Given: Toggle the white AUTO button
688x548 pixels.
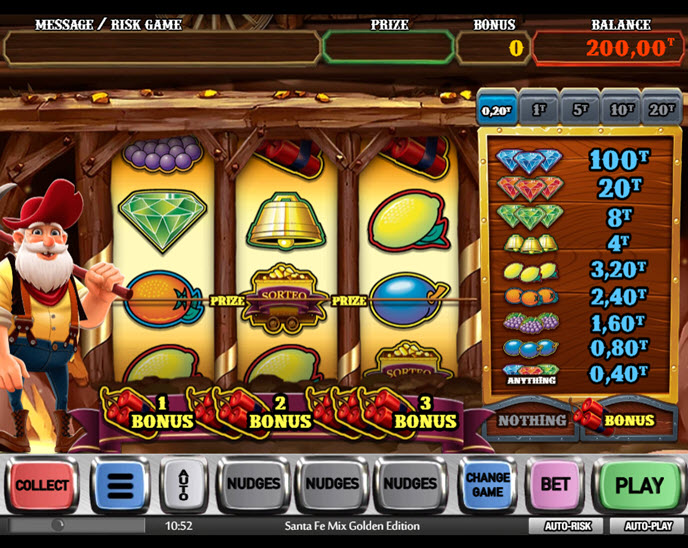Looking at the screenshot, I should tap(183, 486).
